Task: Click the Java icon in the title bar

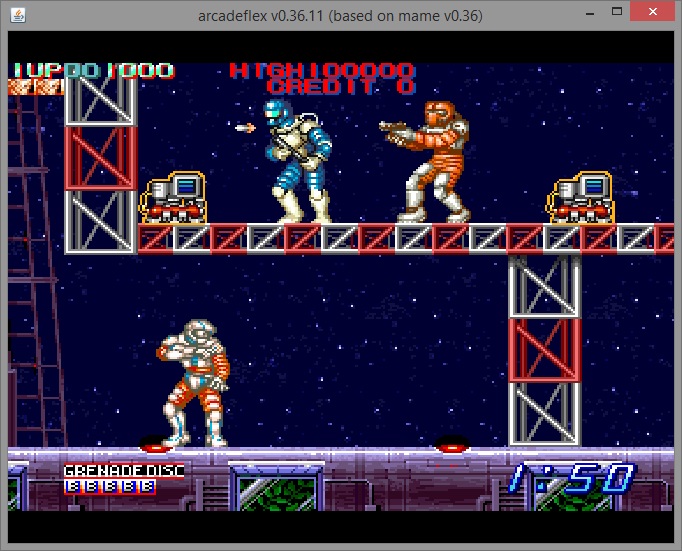Action: [x=19, y=15]
